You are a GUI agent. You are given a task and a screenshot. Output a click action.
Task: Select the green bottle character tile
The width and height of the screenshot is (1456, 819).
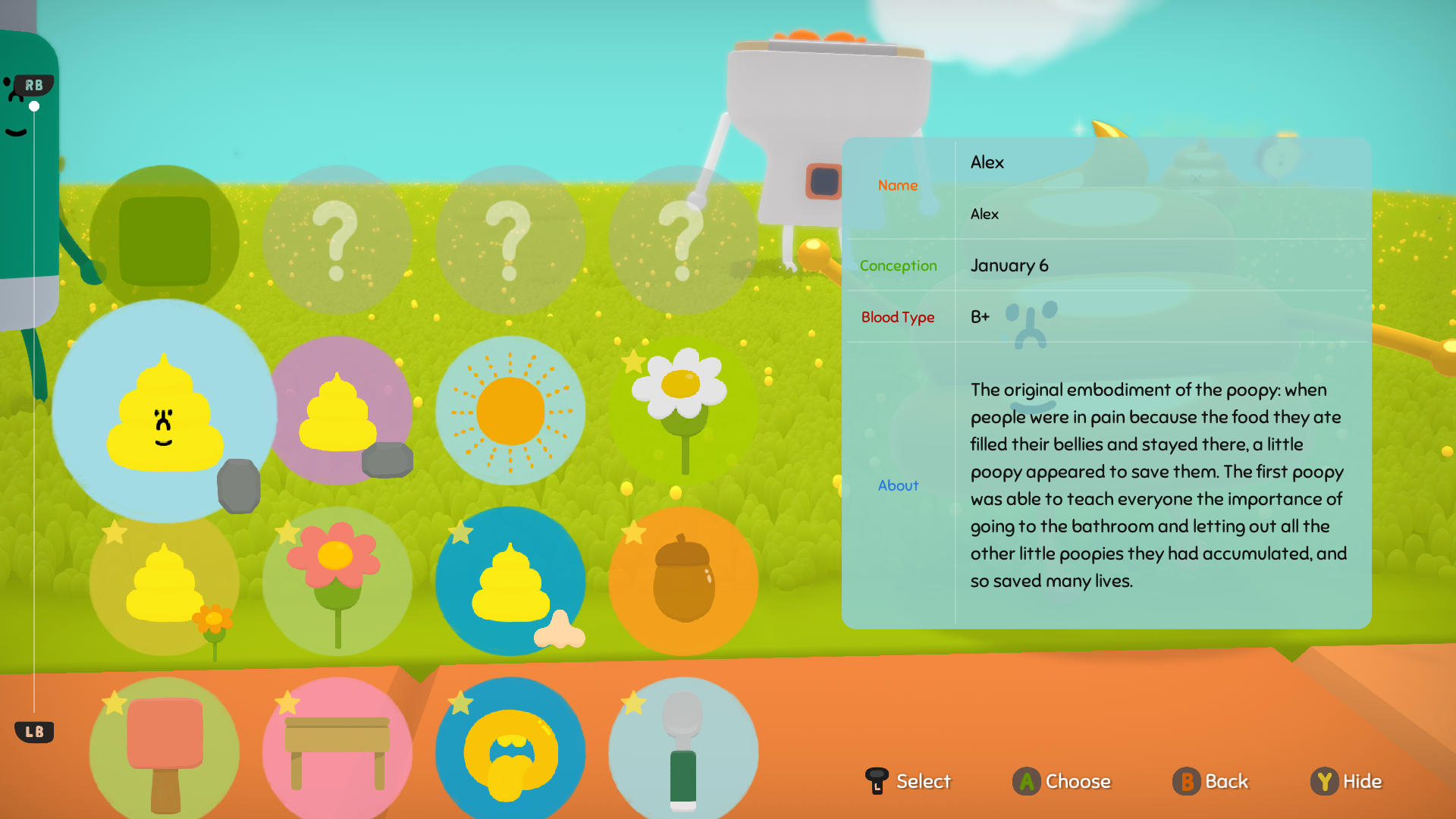click(683, 751)
